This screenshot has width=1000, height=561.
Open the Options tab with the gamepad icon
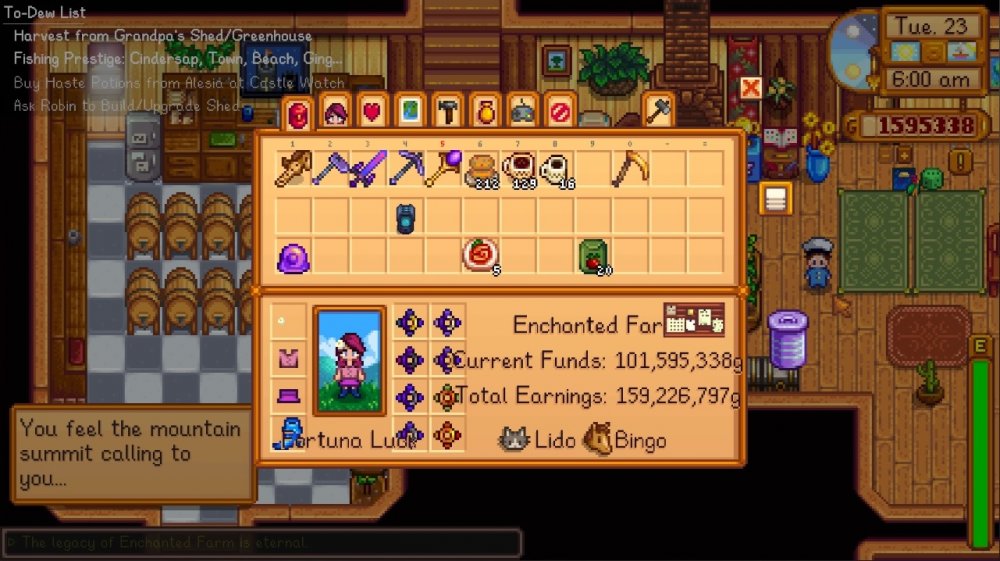(x=522, y=112)
